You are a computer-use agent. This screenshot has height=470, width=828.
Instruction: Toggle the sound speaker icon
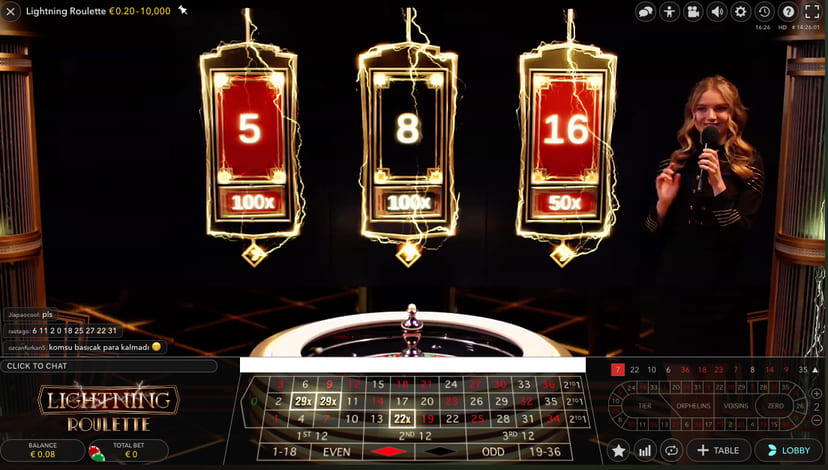(717, 12)
